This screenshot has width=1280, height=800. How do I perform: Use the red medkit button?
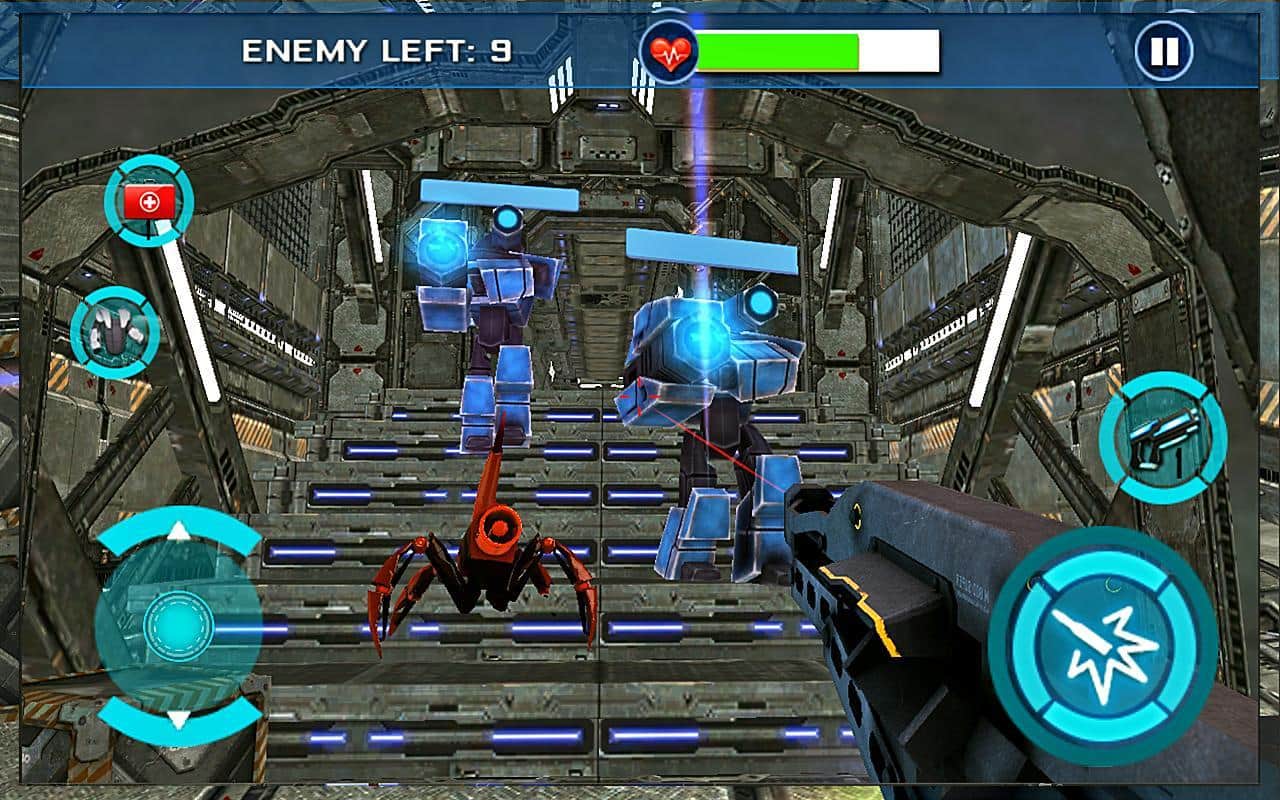point(149,202)
